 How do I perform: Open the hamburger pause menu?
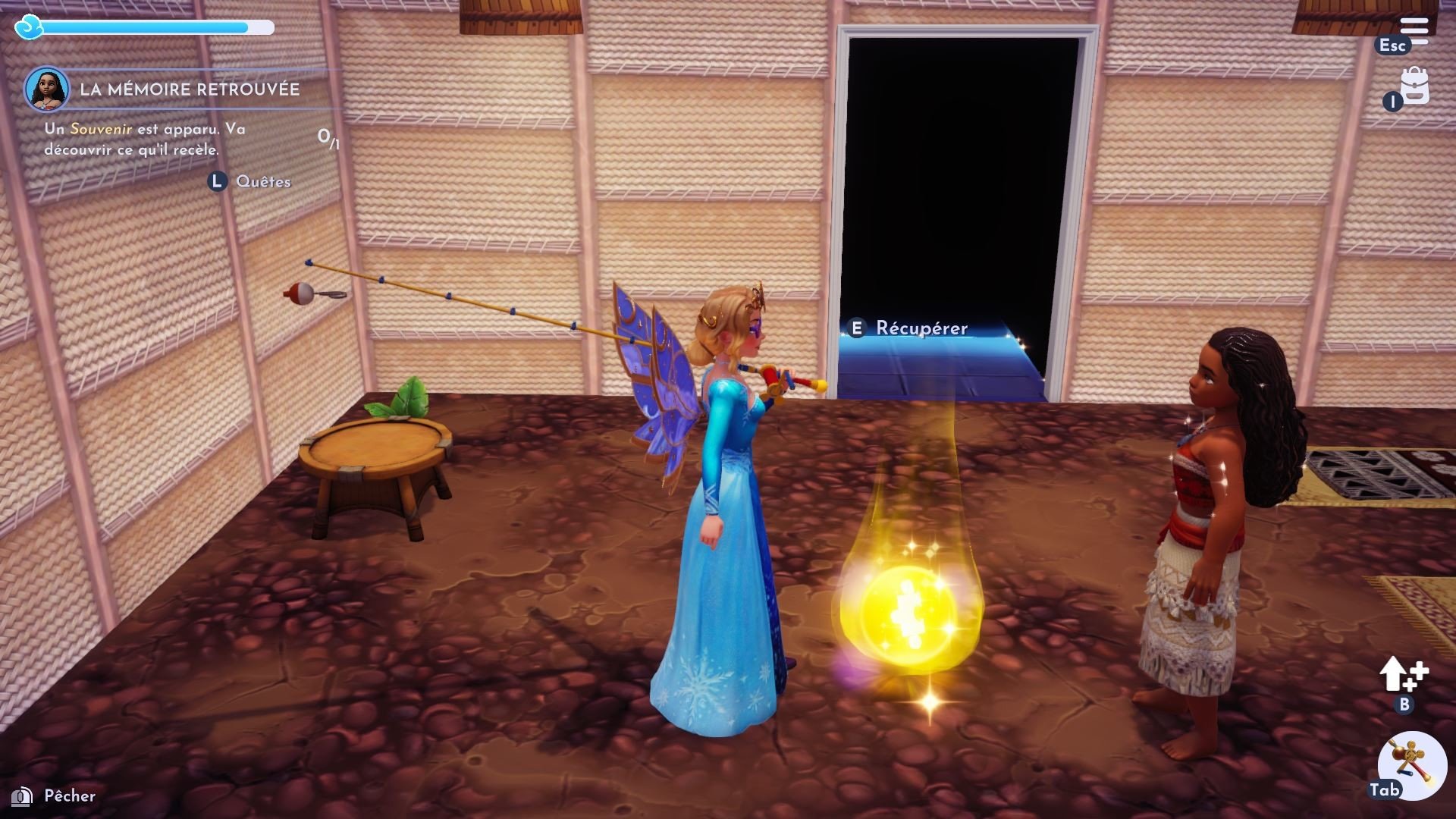click(1414, 30)
